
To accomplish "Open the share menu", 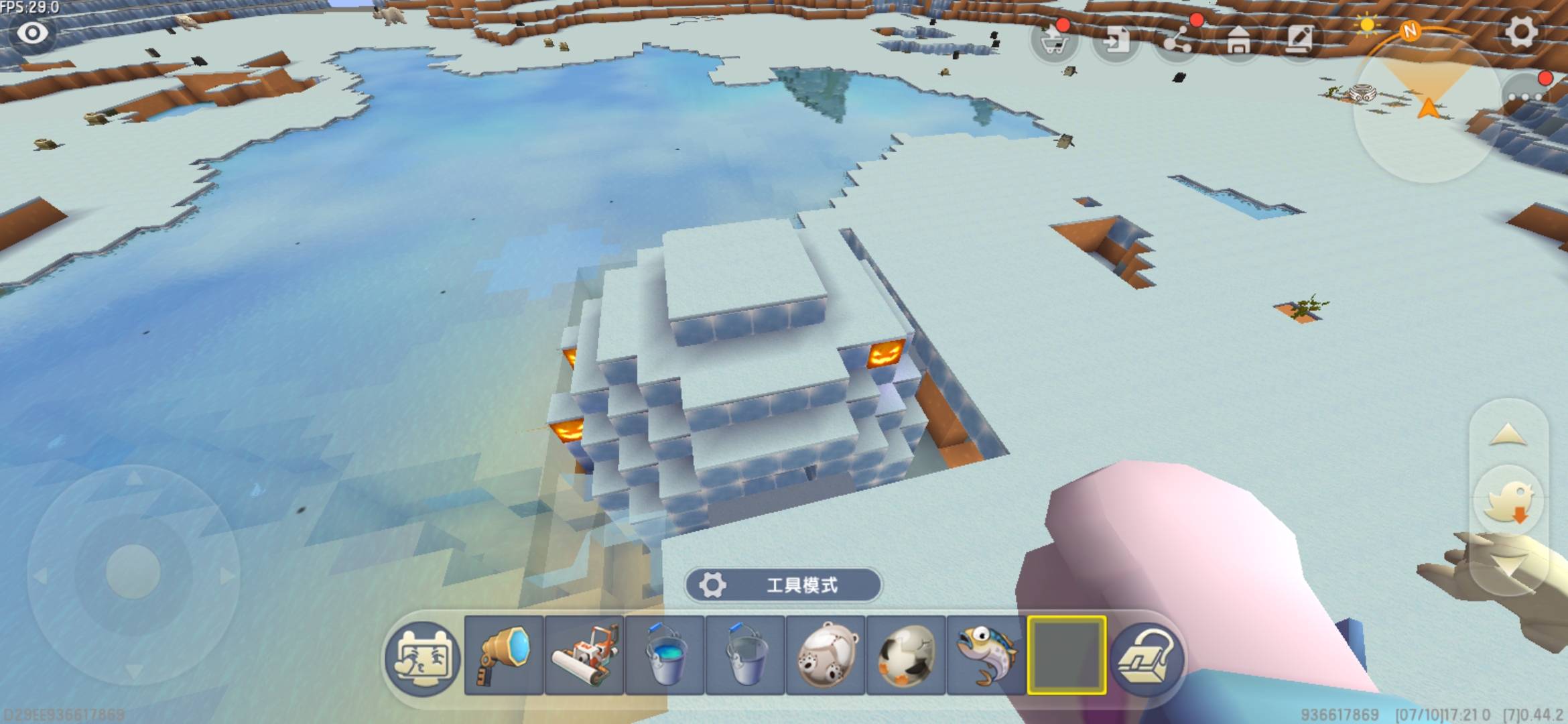I will pyautogui.click(x=1177, y=41).
